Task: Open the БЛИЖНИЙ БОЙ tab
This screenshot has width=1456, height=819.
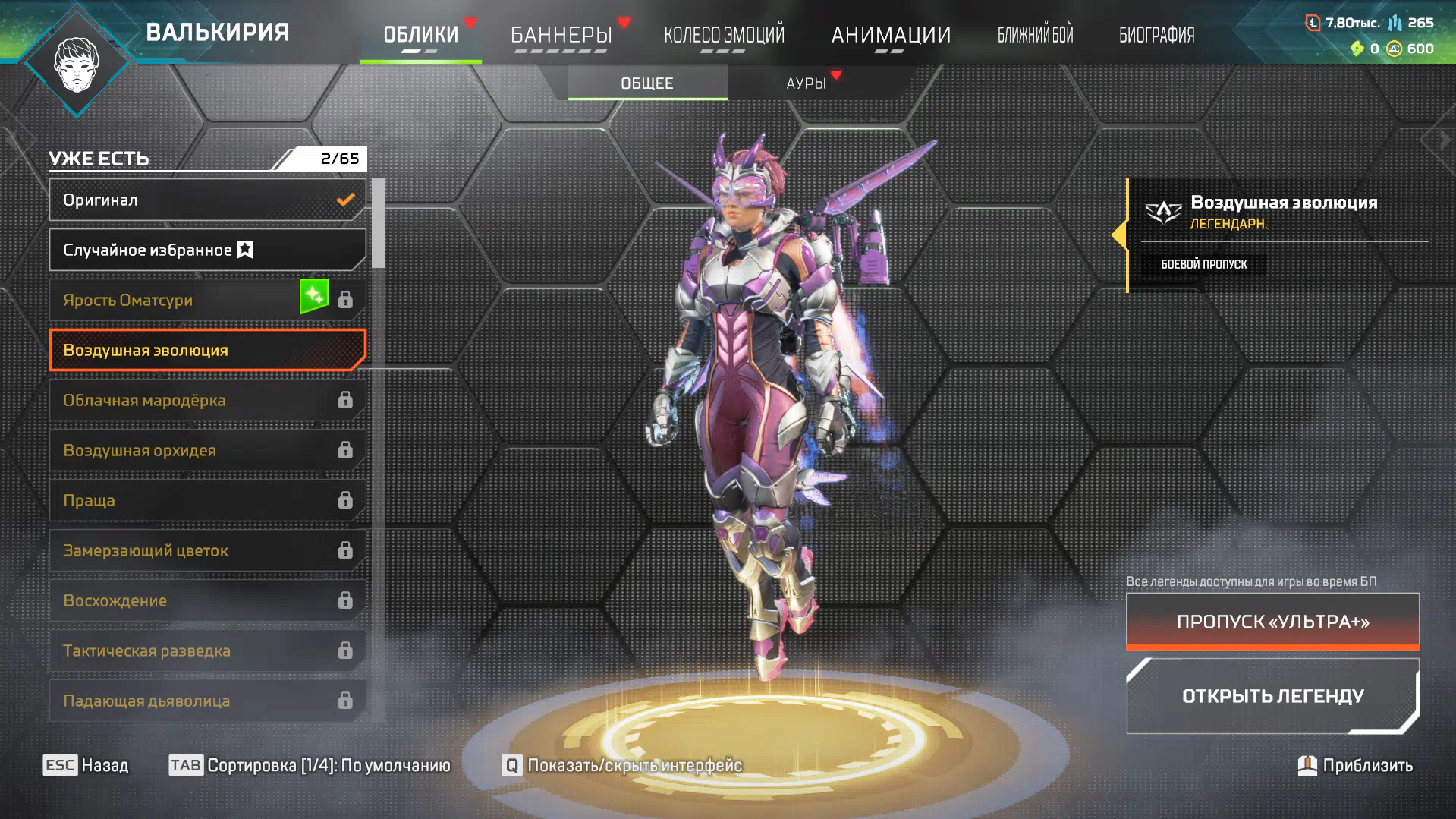Action: click(1035, 35)
